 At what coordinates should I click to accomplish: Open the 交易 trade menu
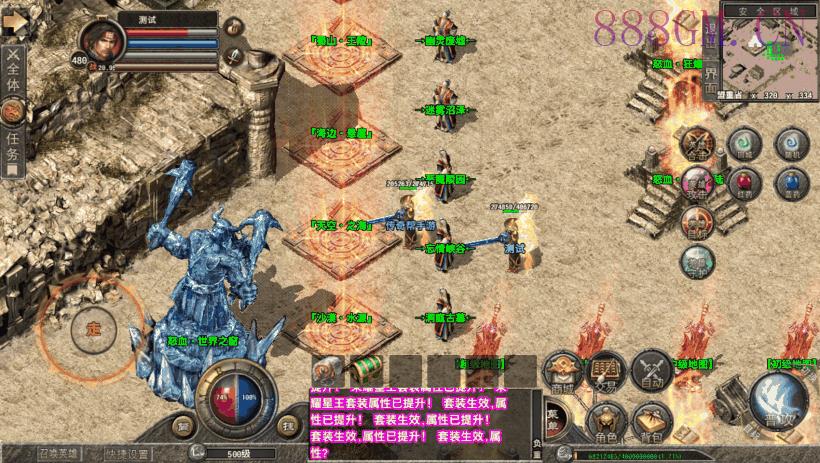(605, 372)
